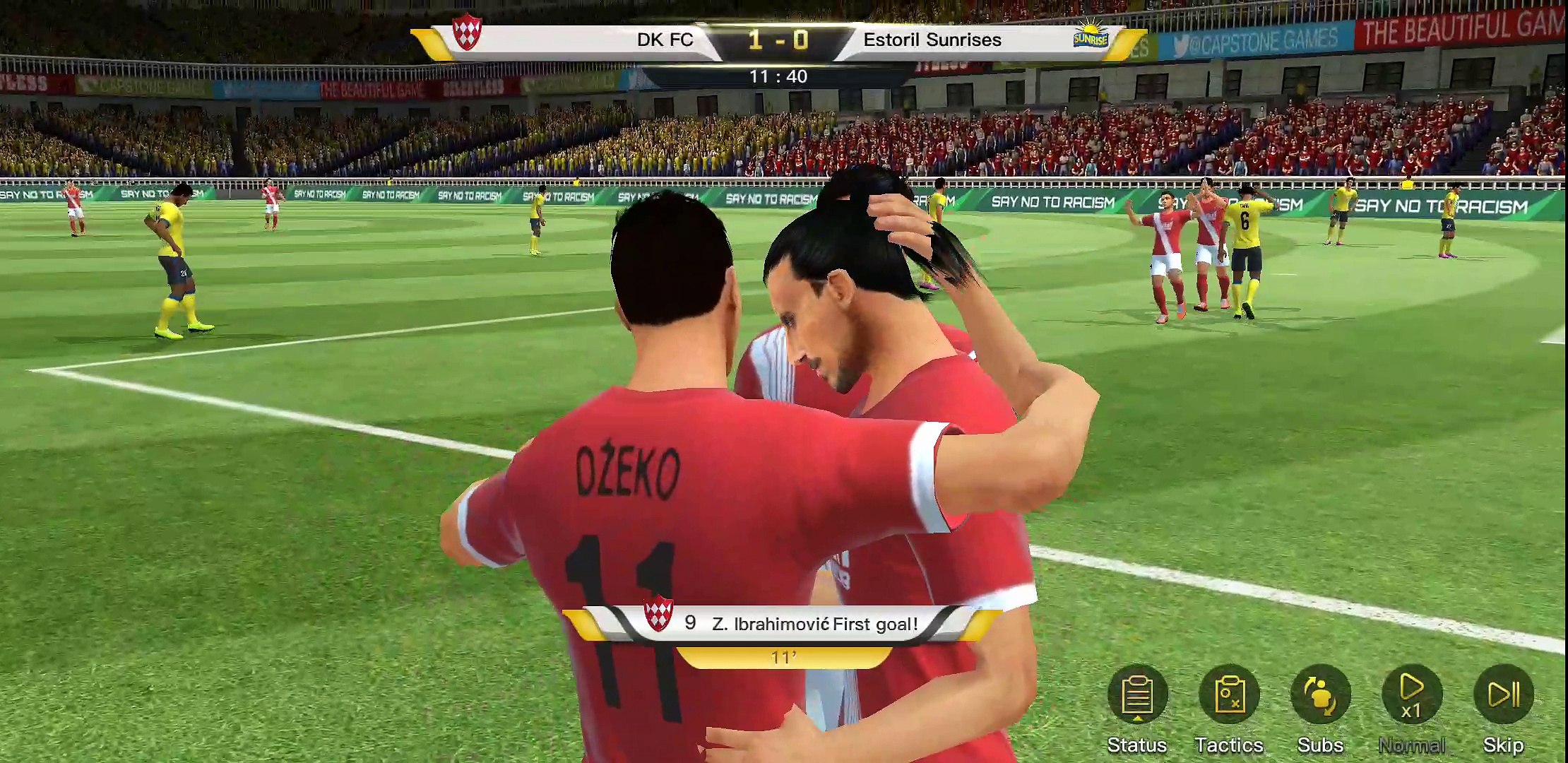Skip the goal celebration replay

[1503, 697]
